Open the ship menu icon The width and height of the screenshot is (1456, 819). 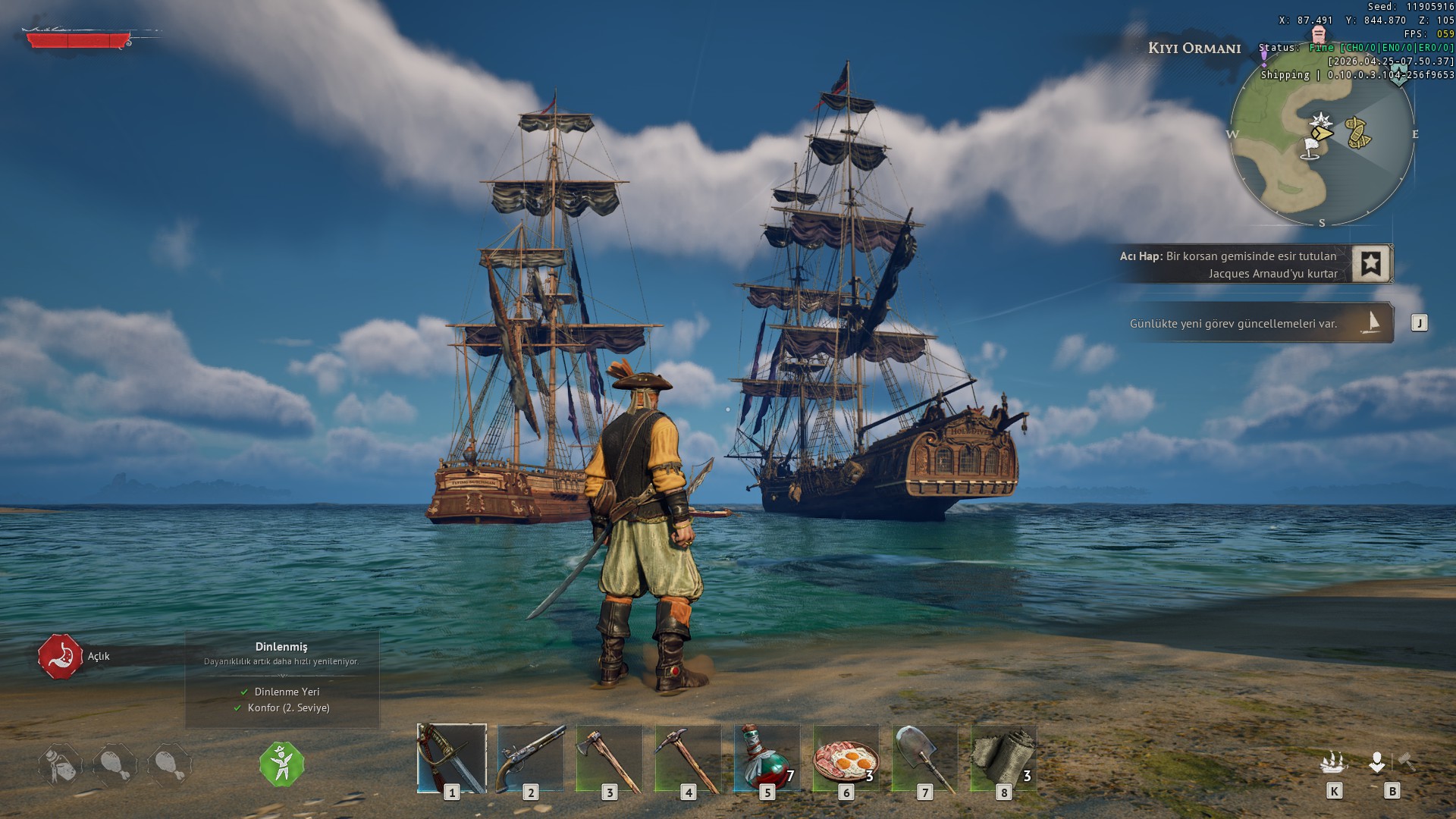(1334, 762)
